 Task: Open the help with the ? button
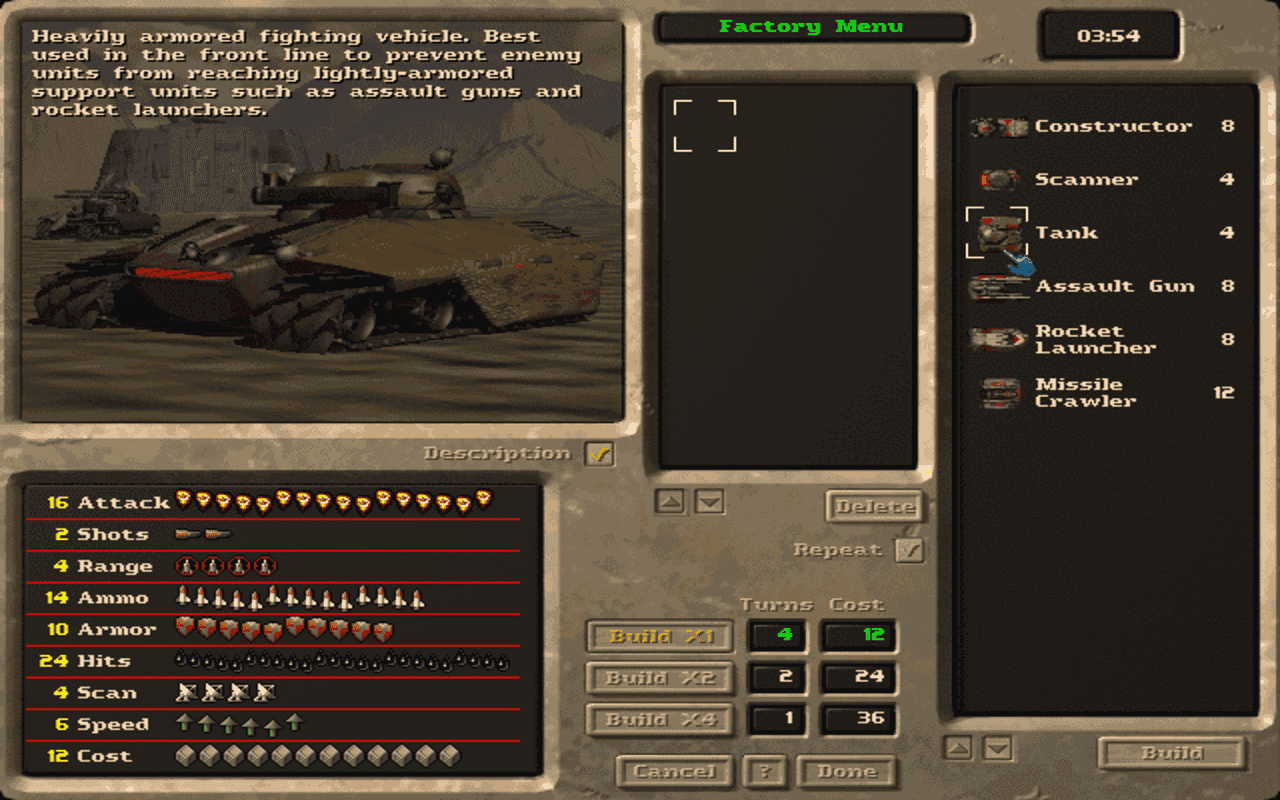pyautogui.click(x=766, y=772)
